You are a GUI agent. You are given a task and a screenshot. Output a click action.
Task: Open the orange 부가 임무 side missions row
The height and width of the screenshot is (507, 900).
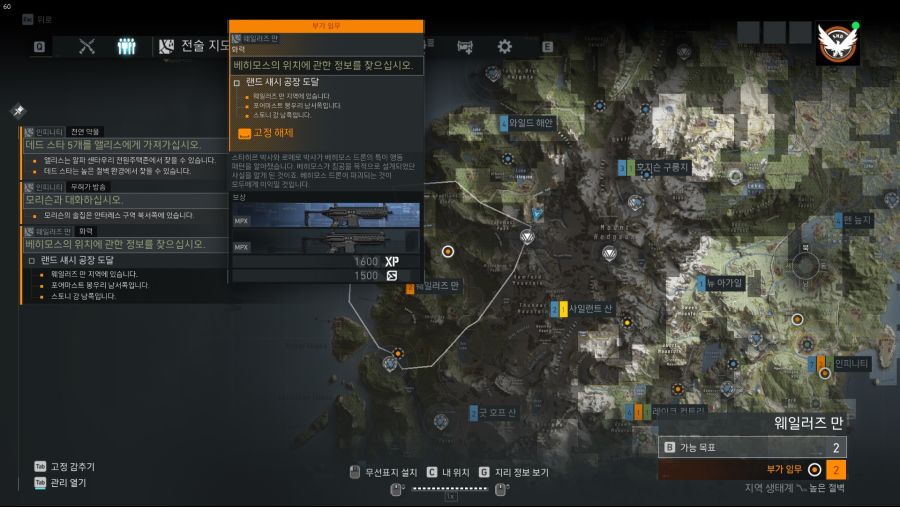click(753, 469)
